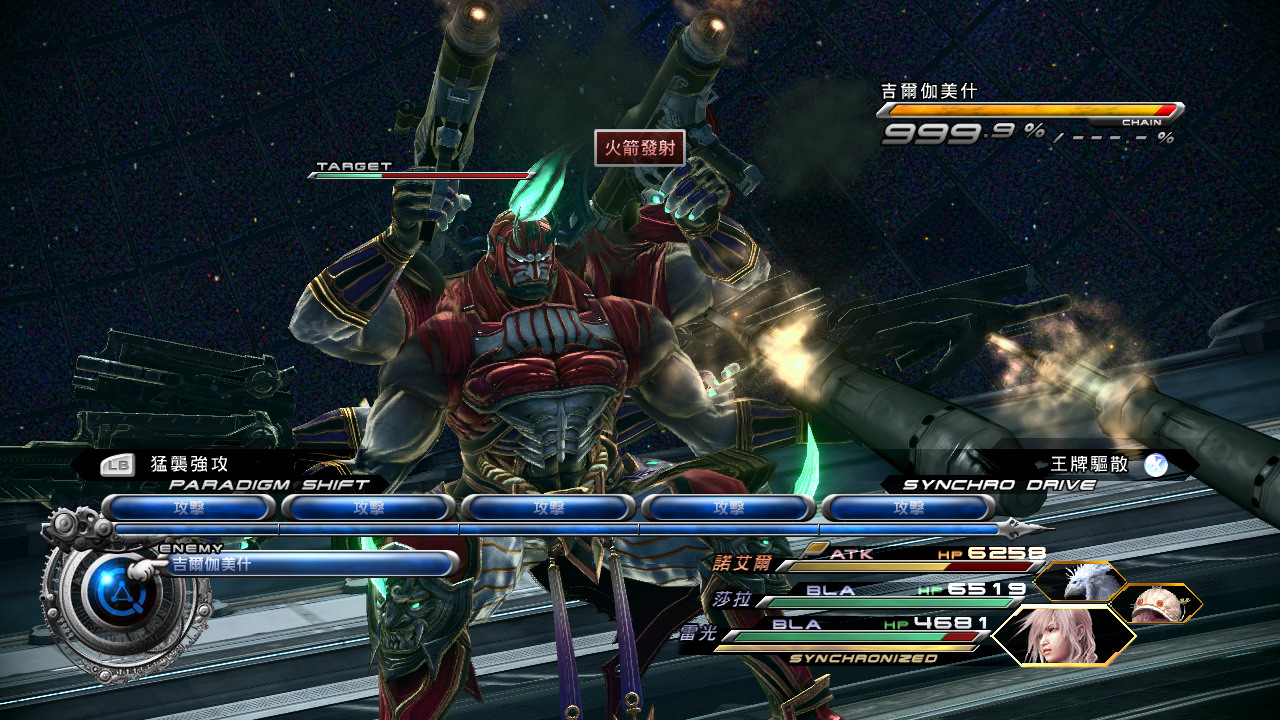This screenshot has width=1280, height=720.
Task: Activate Synchro Drive 王牌驅散
Action: pyautogui.click(x=1090, y=465)
